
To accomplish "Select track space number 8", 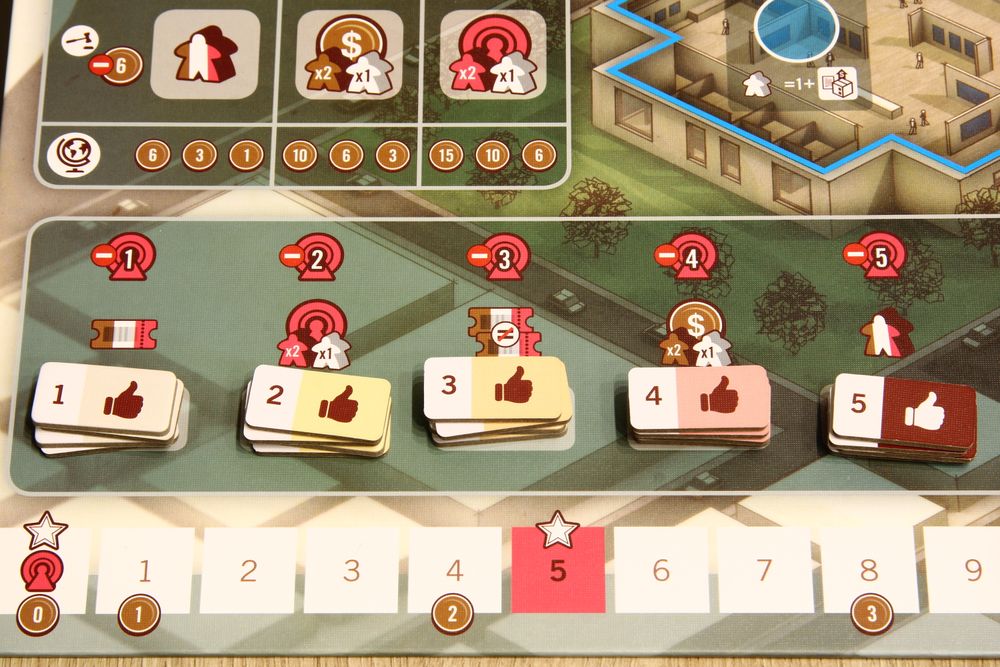I will (x=868, y=570).
